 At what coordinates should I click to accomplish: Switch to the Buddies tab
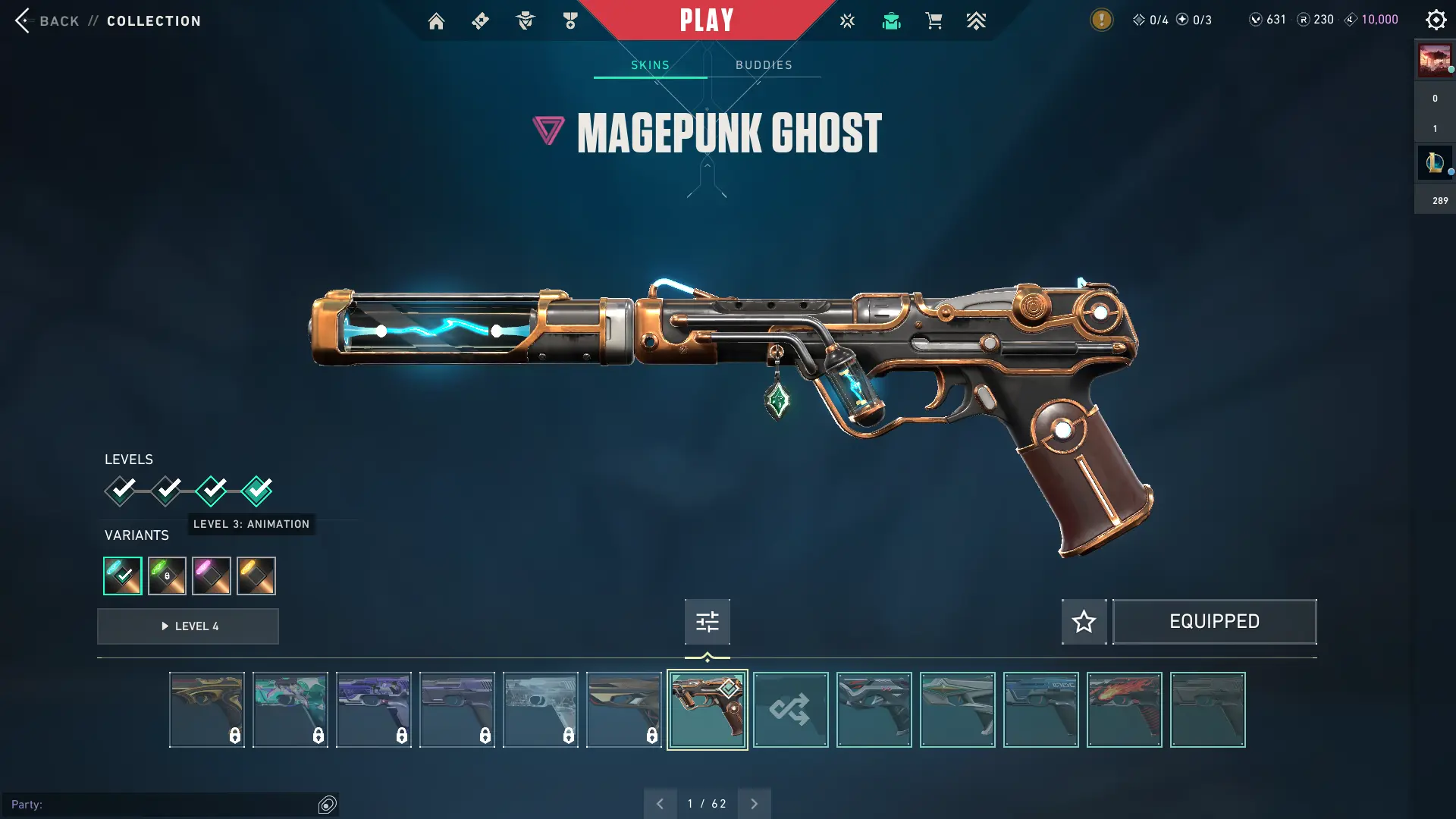click(x=764, y=65)
